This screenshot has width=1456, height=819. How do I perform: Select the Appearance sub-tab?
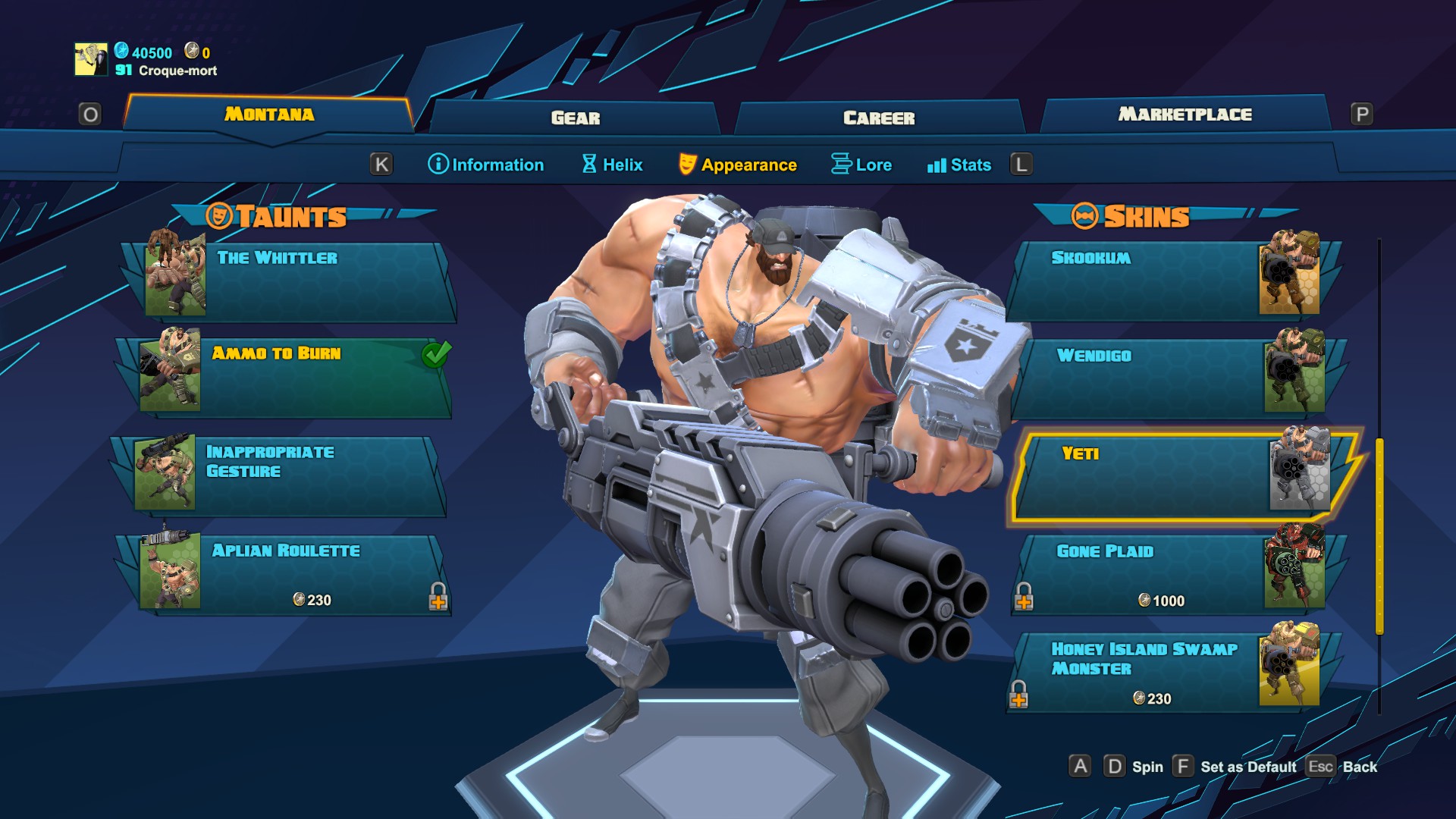point(738,165)
